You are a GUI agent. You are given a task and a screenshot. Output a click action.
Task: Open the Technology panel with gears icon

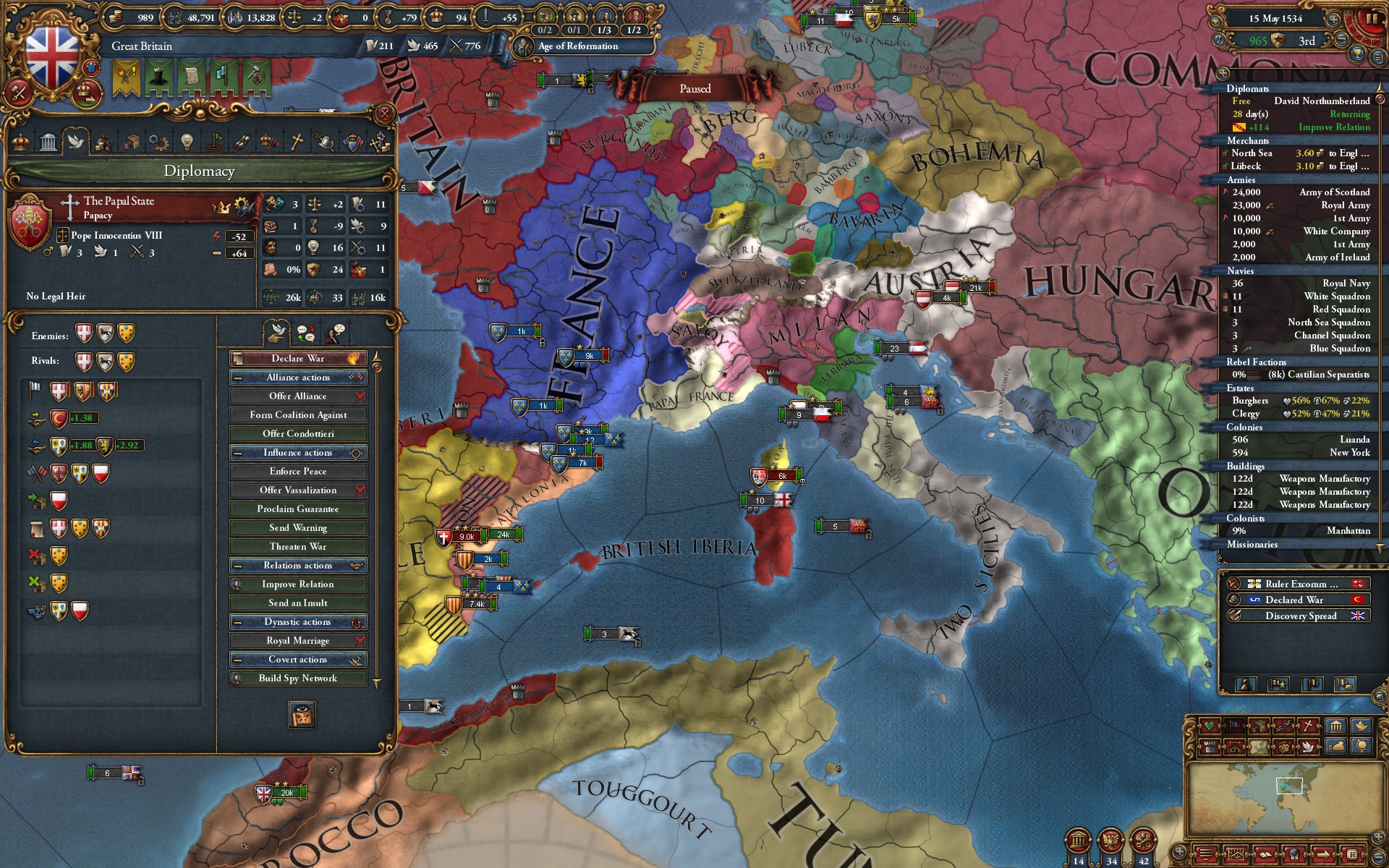pos(158,142)
